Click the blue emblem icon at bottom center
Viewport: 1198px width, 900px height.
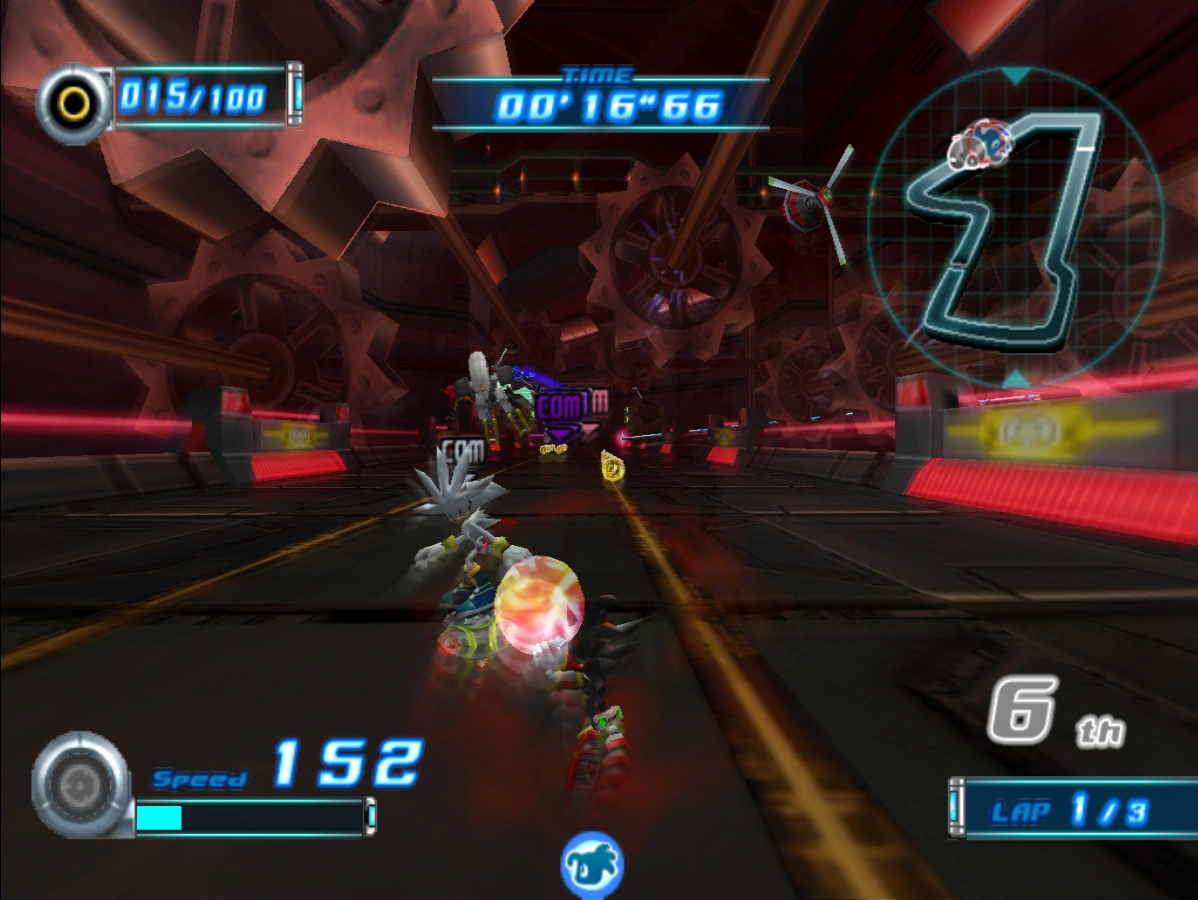591,864
